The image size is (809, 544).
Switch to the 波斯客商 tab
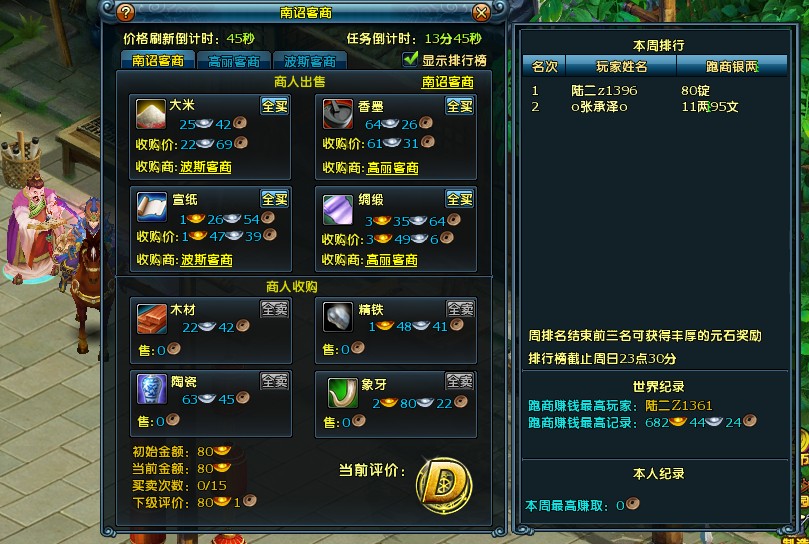tap(309, 61)
